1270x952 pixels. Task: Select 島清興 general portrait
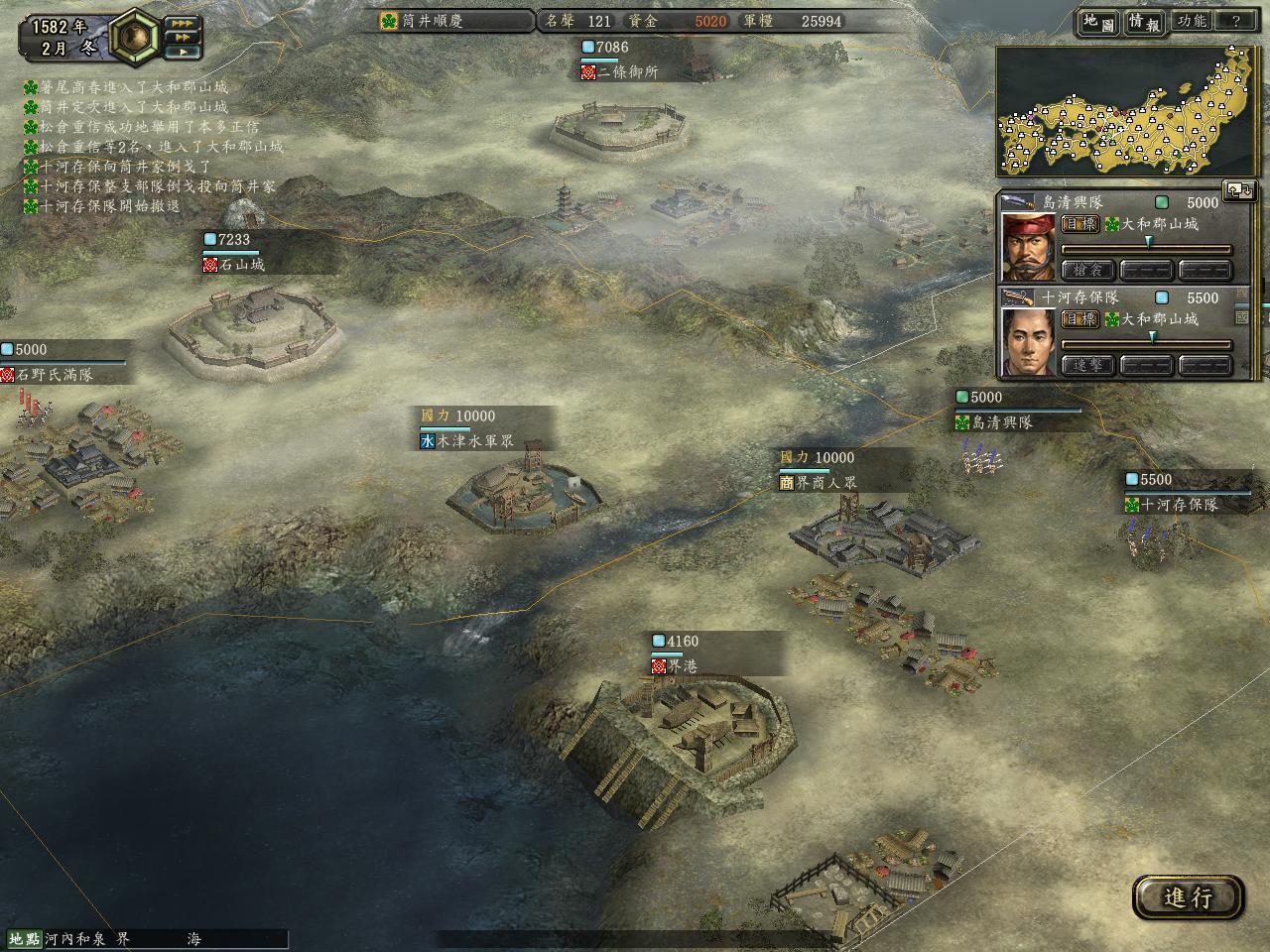1028,247
